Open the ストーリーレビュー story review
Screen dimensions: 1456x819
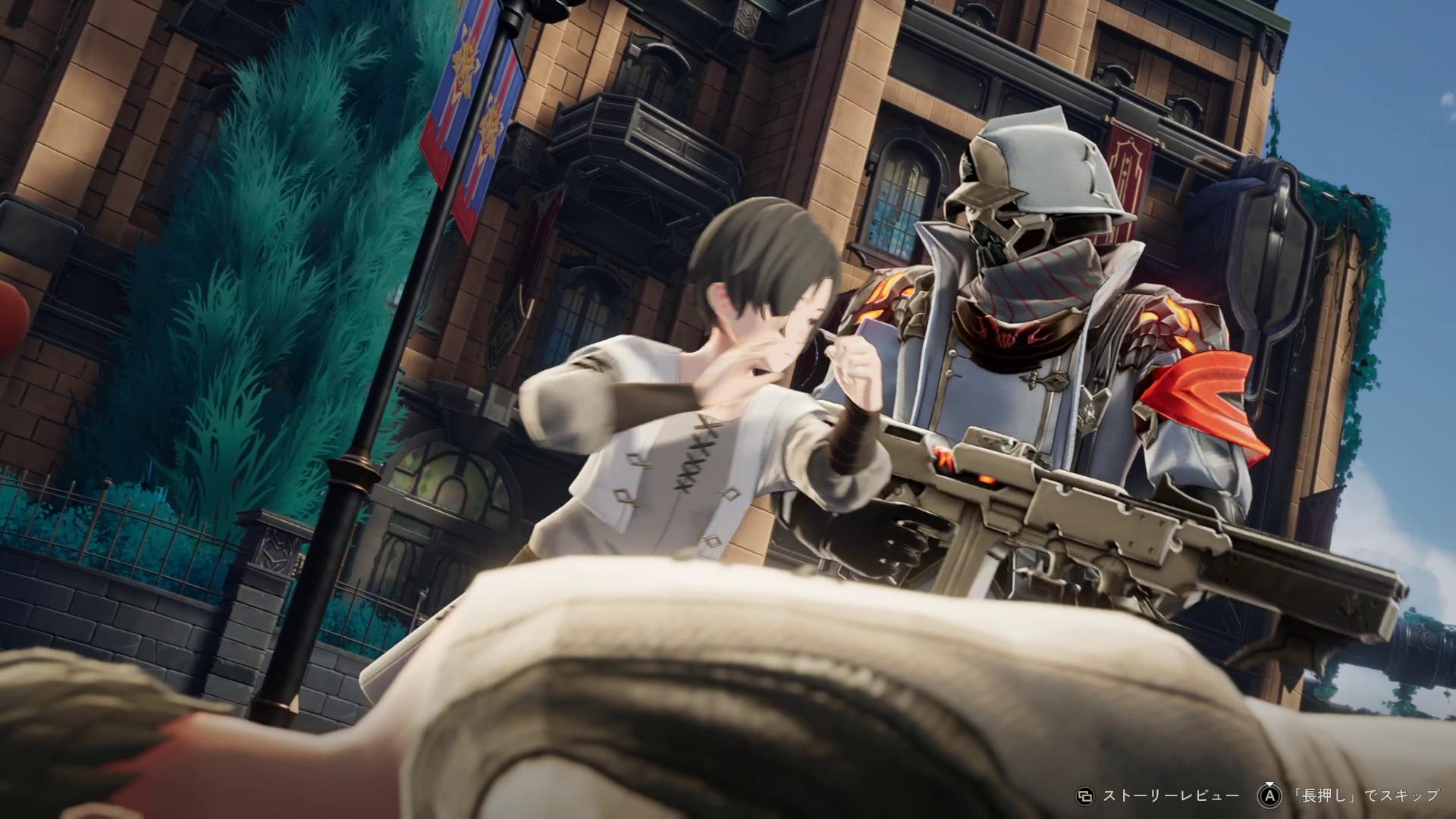(x=1170, y=795)
